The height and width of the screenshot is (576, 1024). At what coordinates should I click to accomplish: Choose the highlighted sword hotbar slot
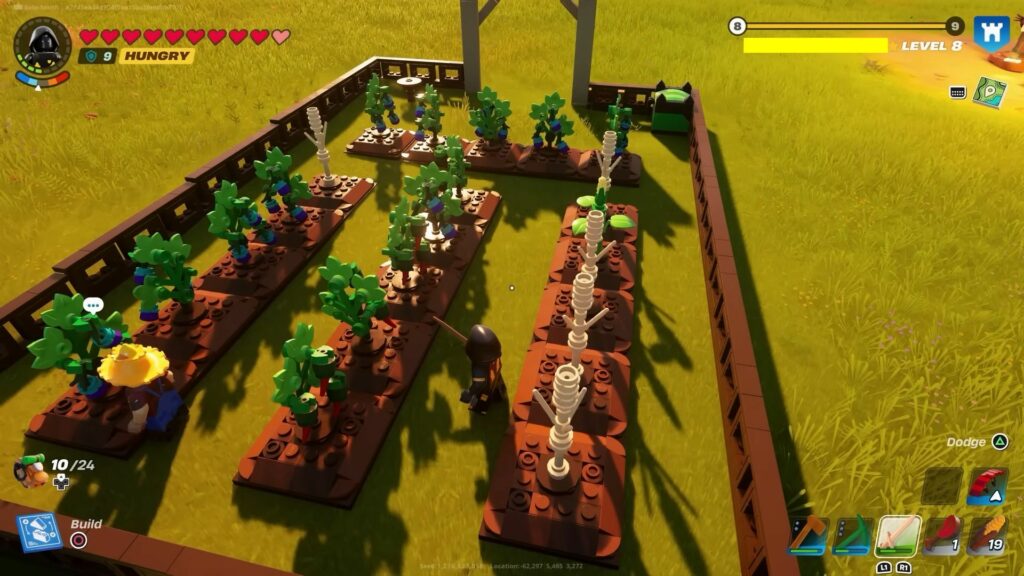coord(897,535)
